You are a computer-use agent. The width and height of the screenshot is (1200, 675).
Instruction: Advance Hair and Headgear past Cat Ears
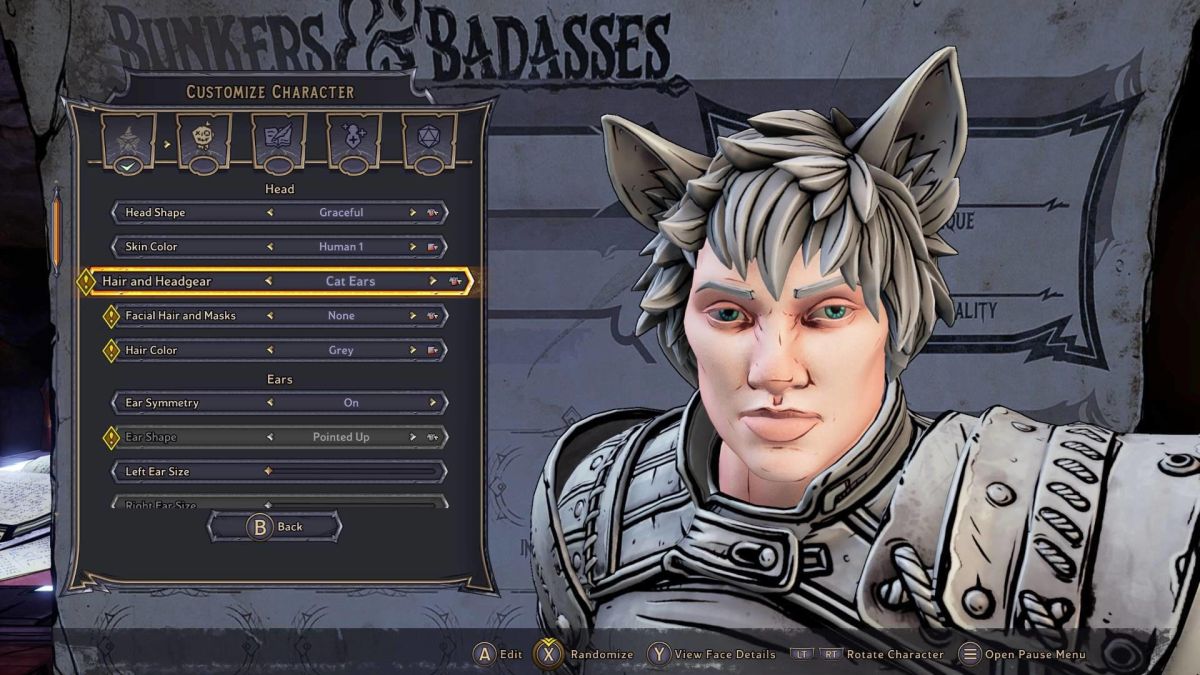[432, 281]
